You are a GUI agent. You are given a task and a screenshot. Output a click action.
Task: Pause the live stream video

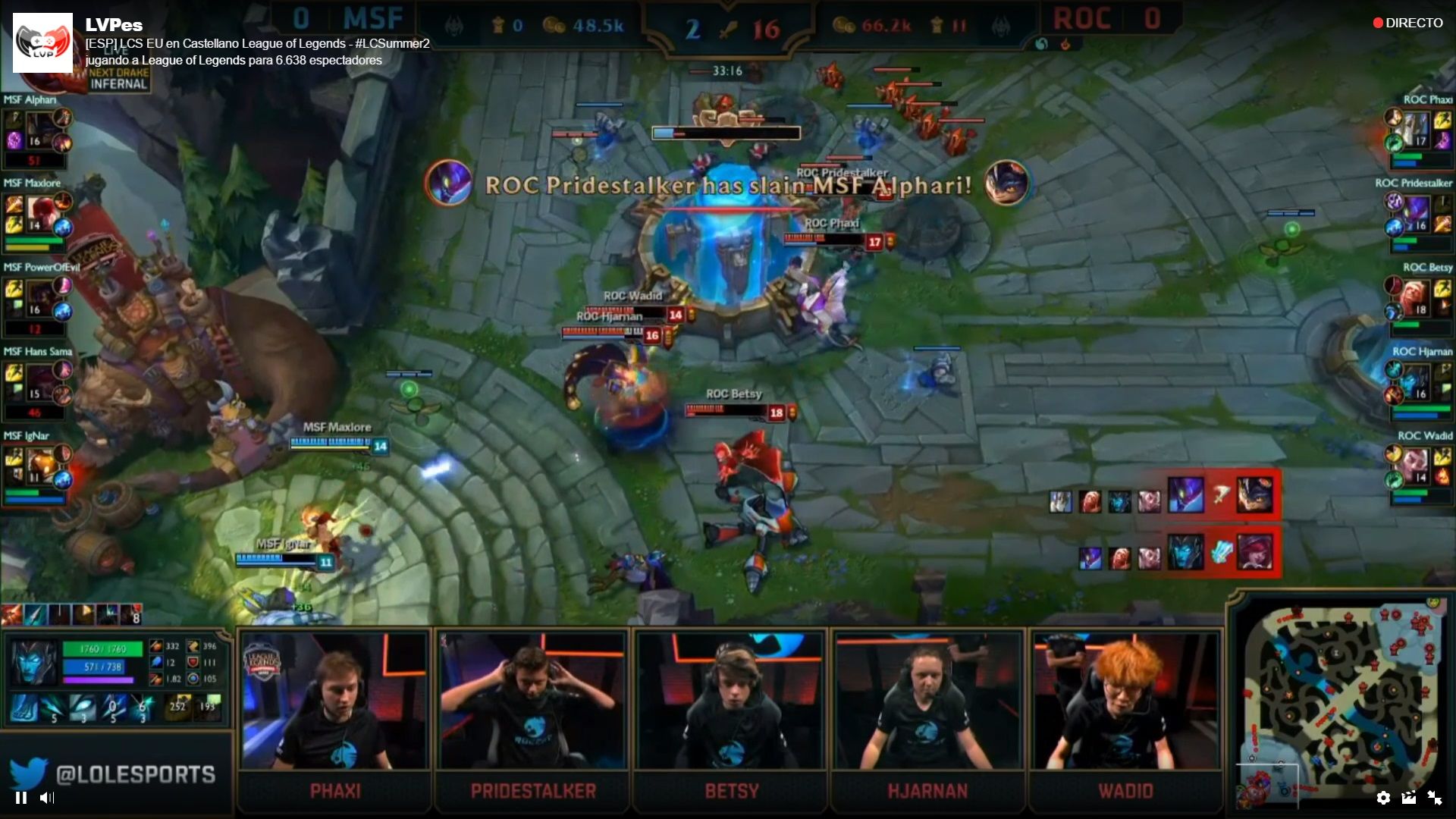pyautogui.click(x=21, y=798)
